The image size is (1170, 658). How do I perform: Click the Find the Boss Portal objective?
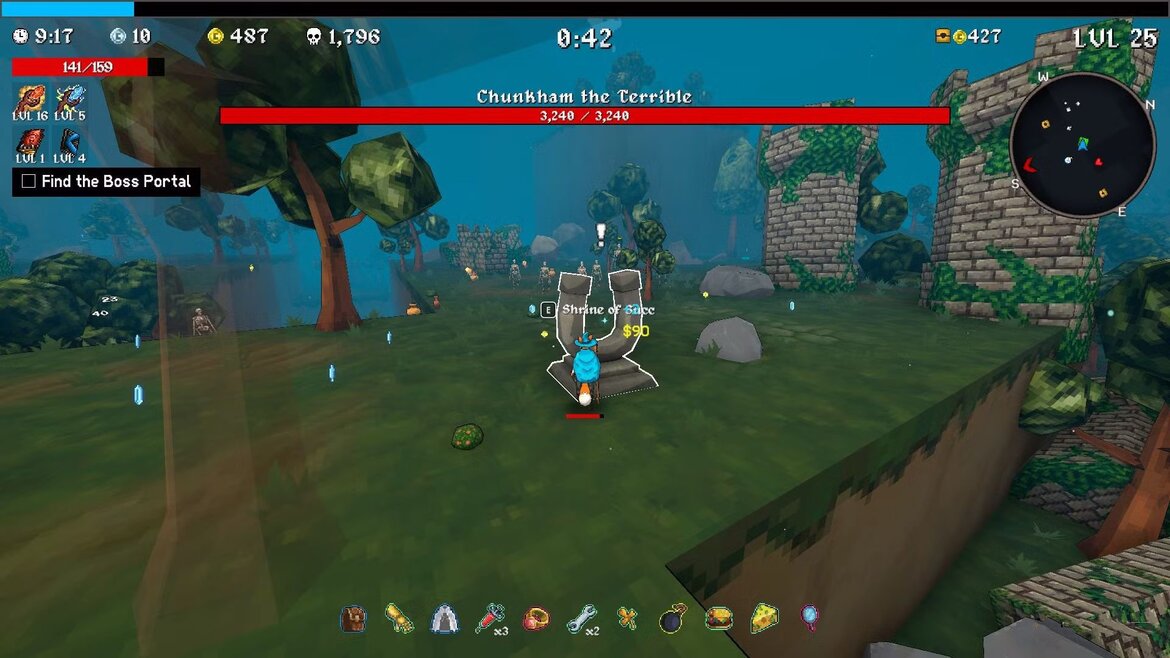[106, 181]
